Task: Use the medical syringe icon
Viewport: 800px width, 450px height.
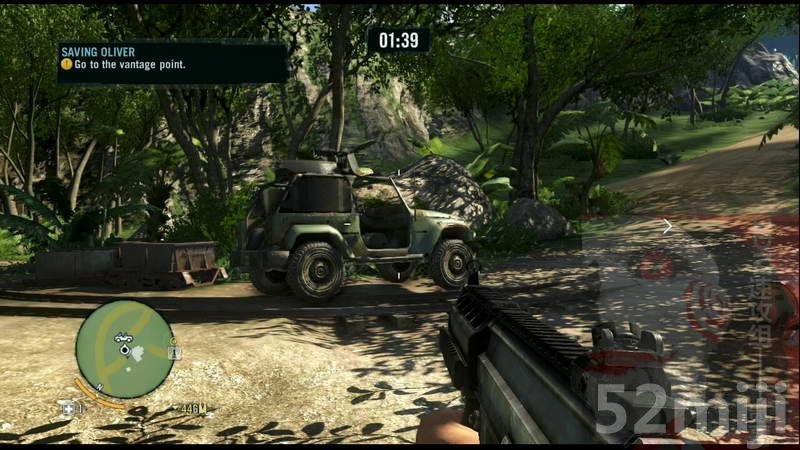Action: [69, 407]
